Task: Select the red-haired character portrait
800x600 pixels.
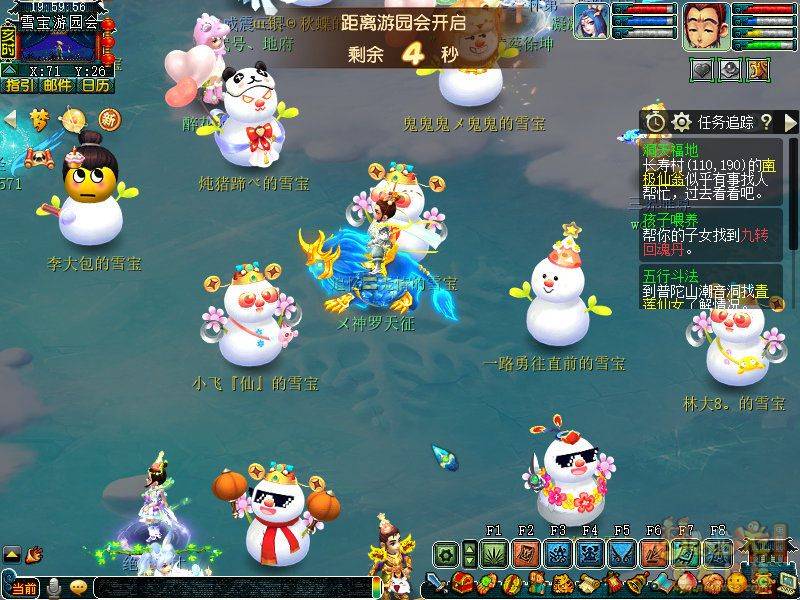Action: coord(706,25)
